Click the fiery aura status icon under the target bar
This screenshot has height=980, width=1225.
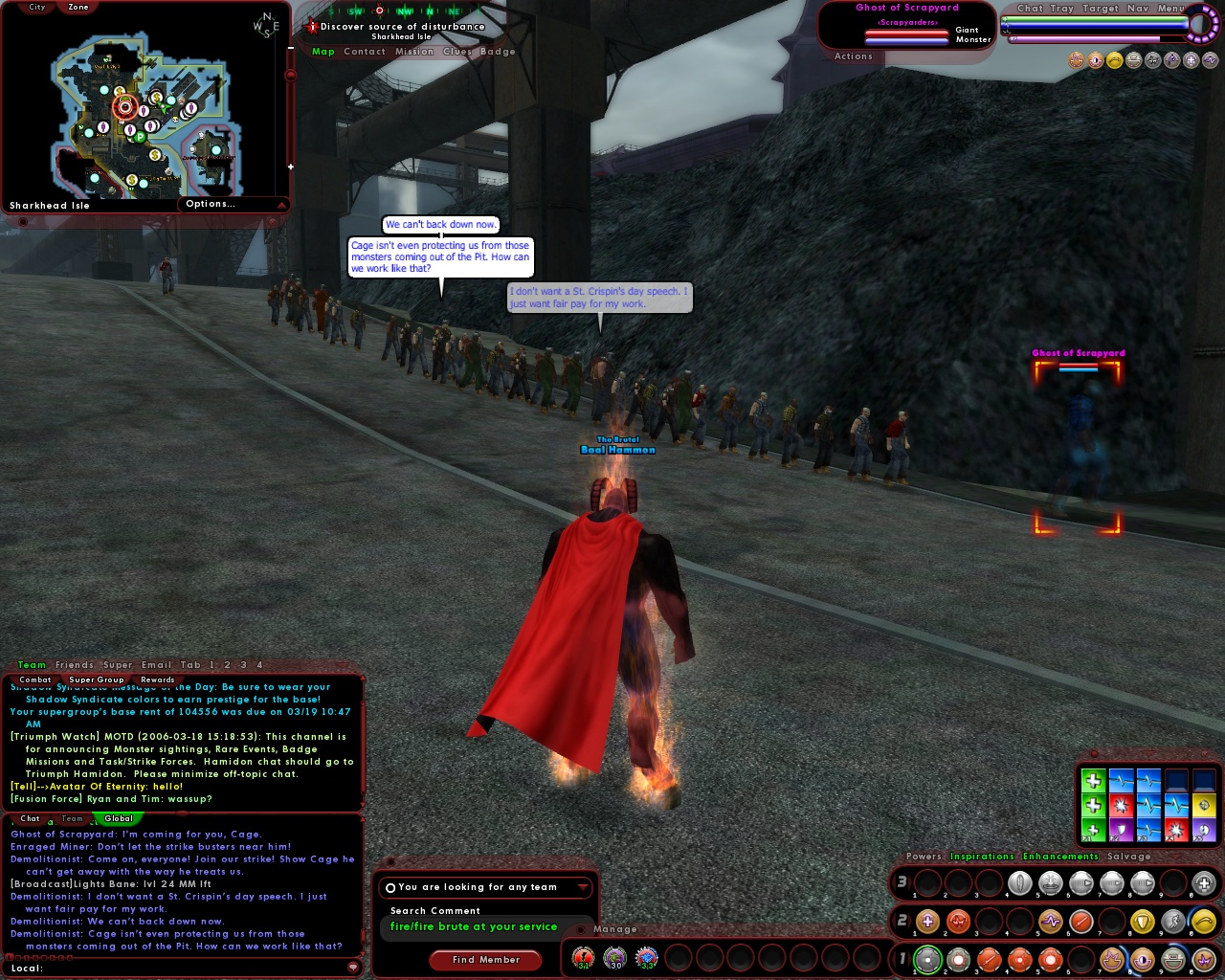pyautogui.click(x=1077, y=59)
